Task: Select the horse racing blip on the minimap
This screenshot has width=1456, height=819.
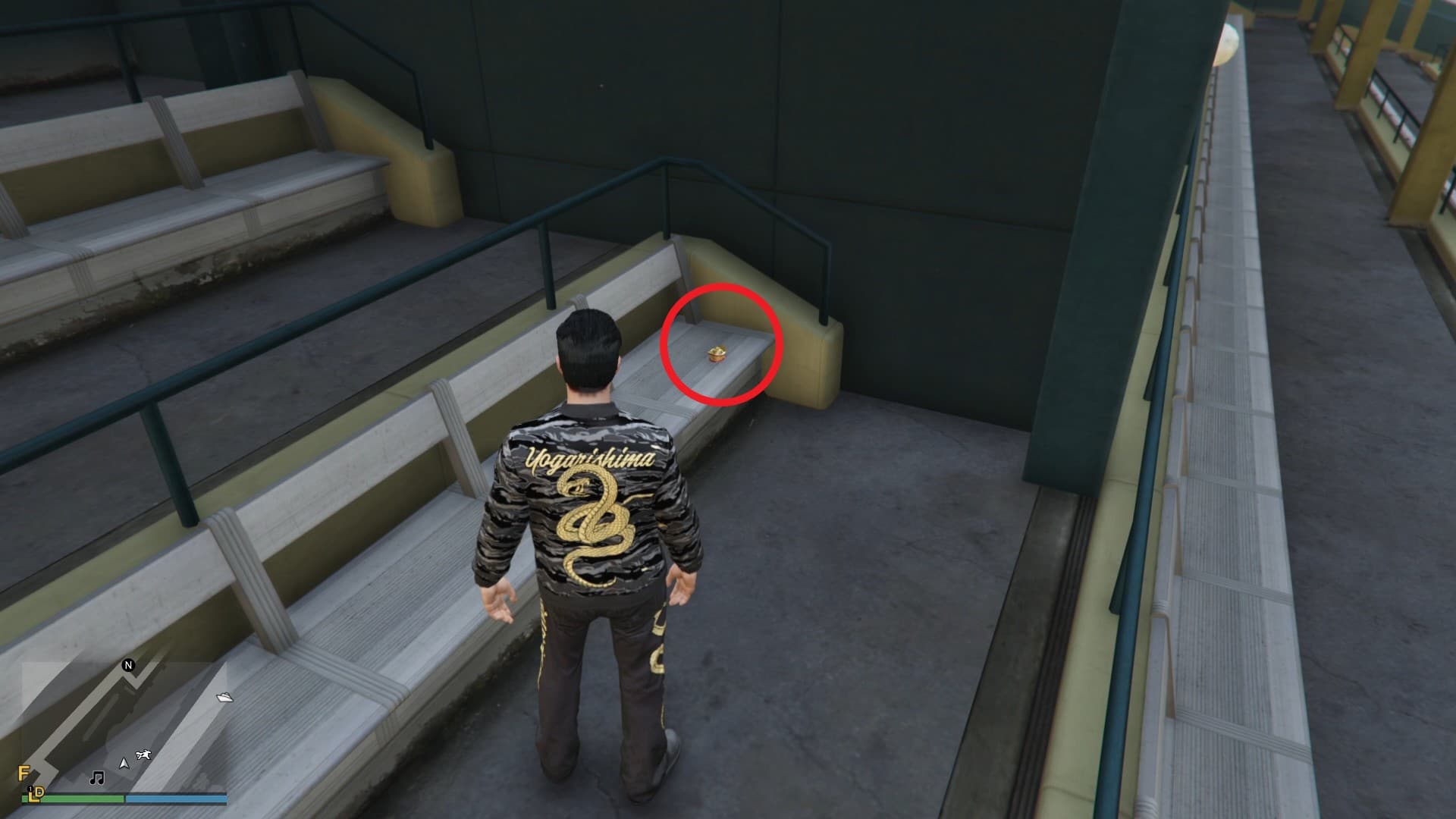Action: click(143, 755)
